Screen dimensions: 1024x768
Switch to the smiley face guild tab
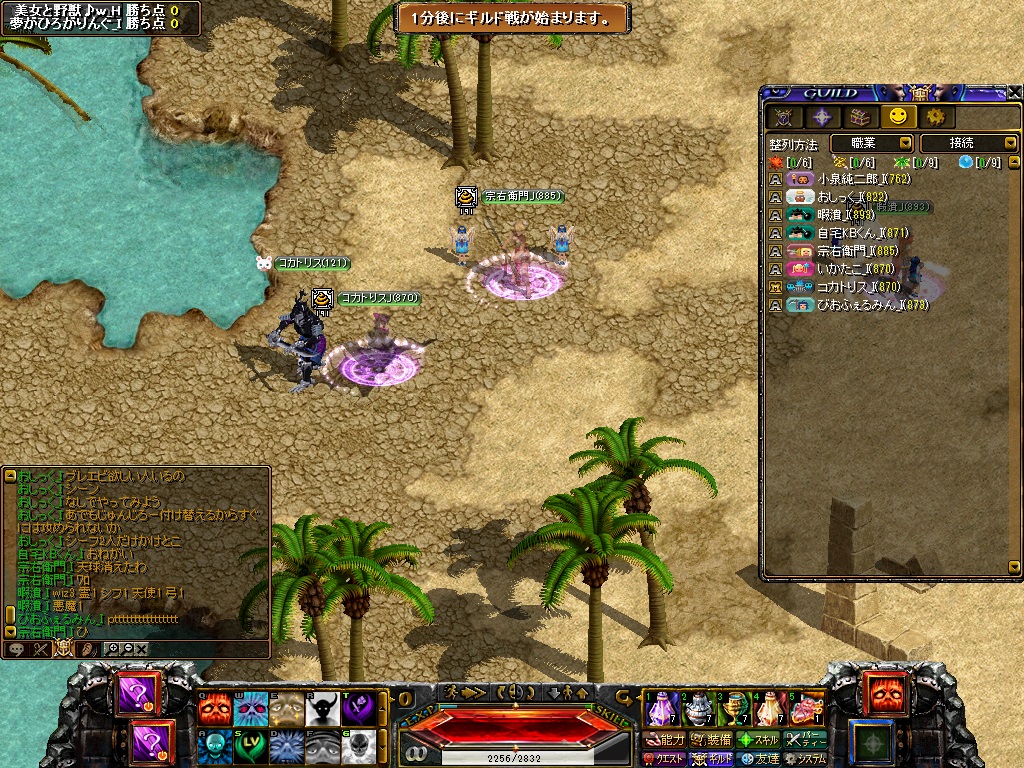[897, 117]
